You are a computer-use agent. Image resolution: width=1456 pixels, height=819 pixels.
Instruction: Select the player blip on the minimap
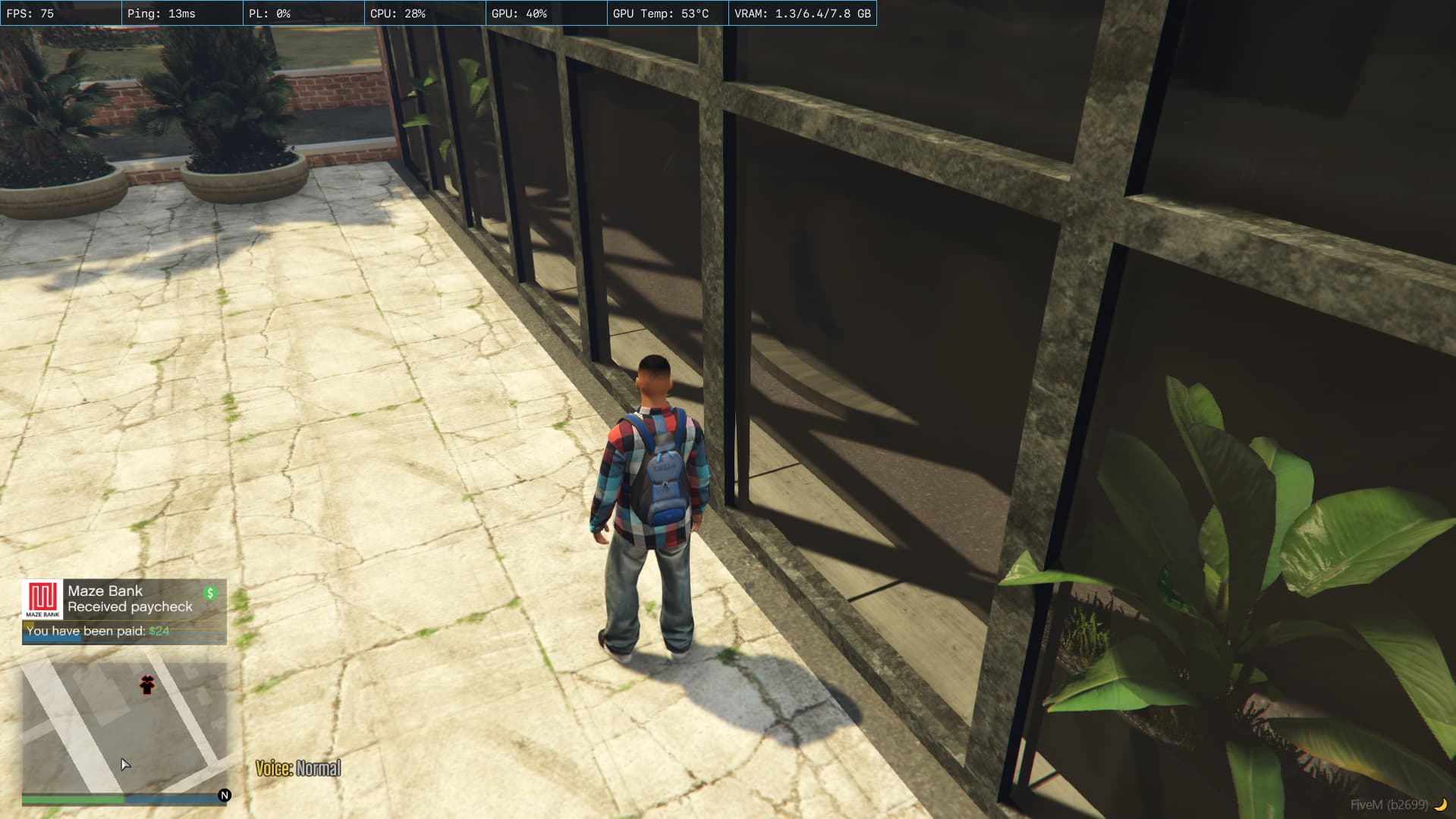click(x=147, y=685)
